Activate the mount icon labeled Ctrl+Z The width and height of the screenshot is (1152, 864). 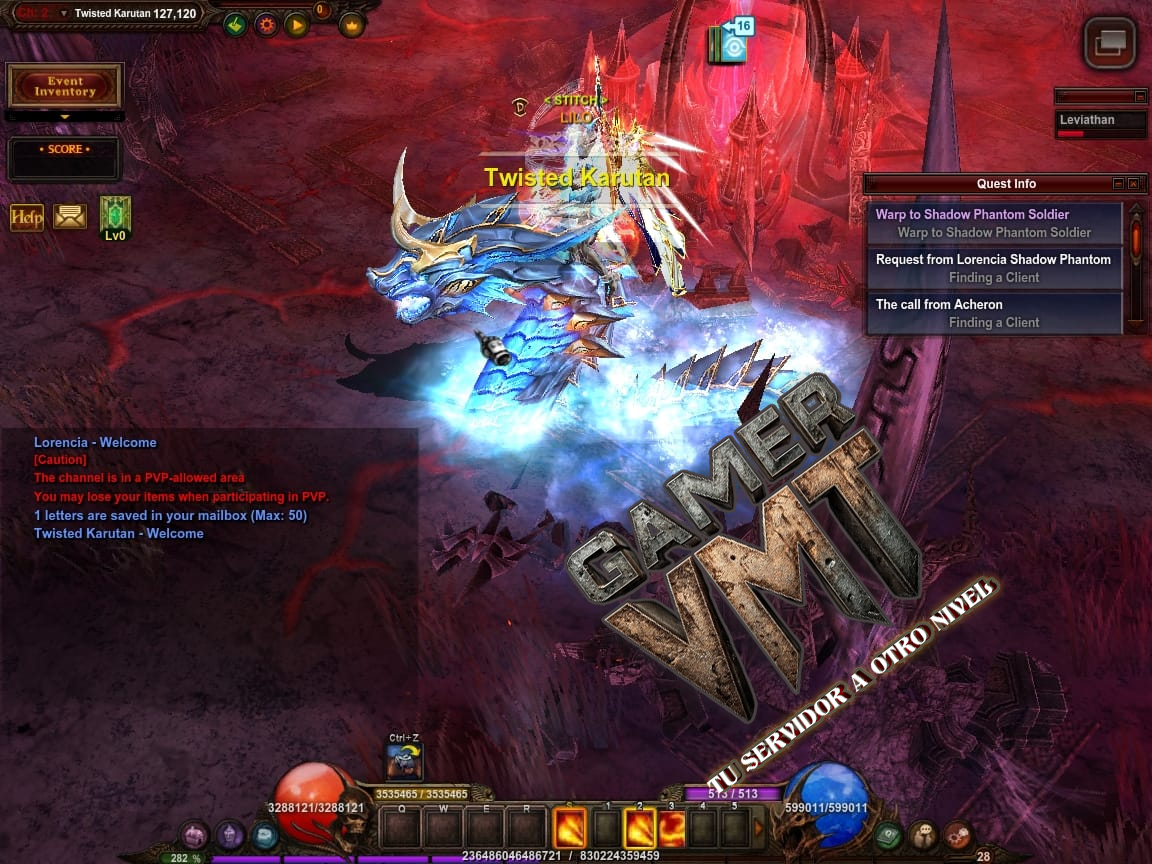(405, 763)
